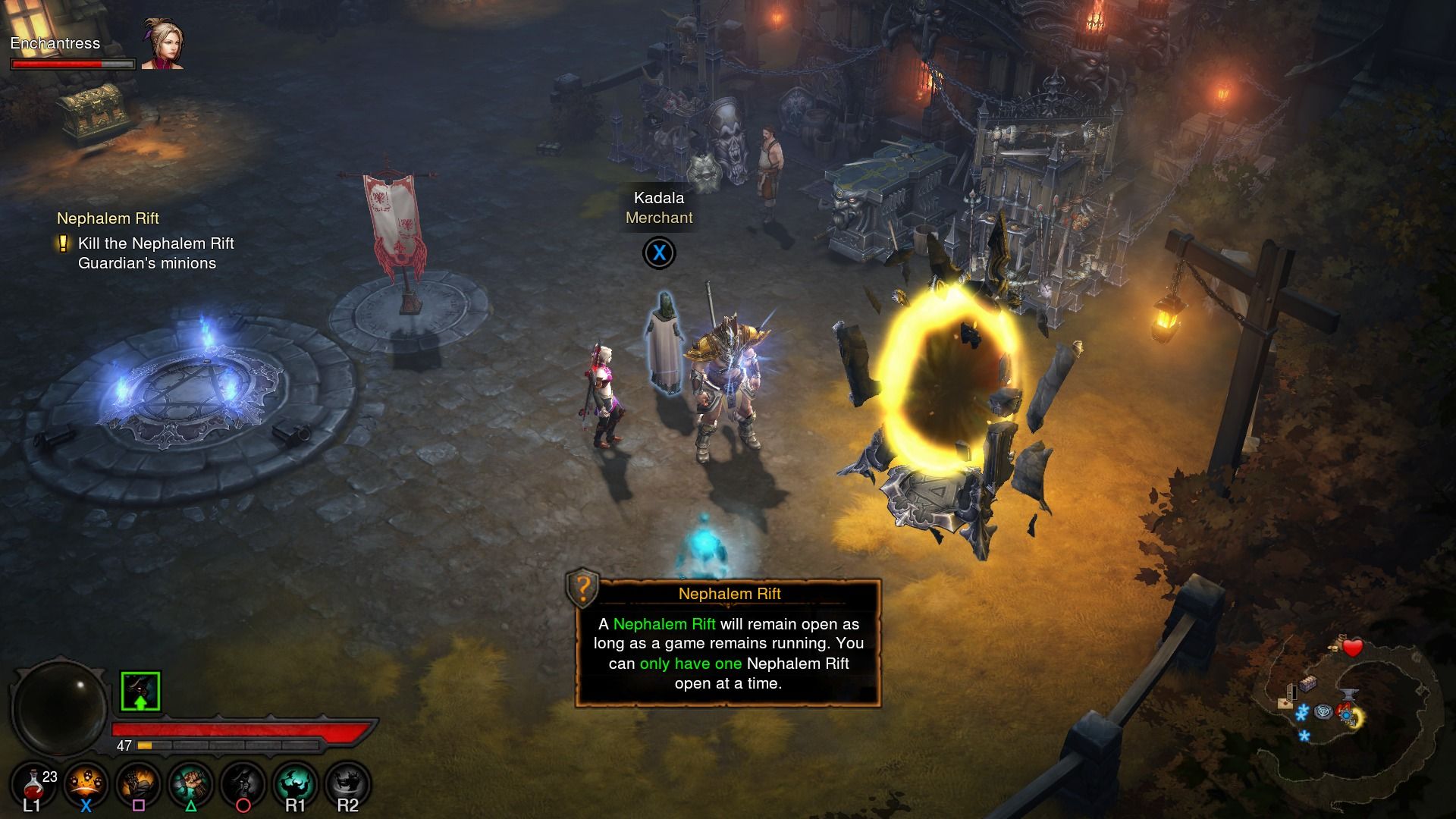Click the Kadala Merchant name label

pos(659,208)
